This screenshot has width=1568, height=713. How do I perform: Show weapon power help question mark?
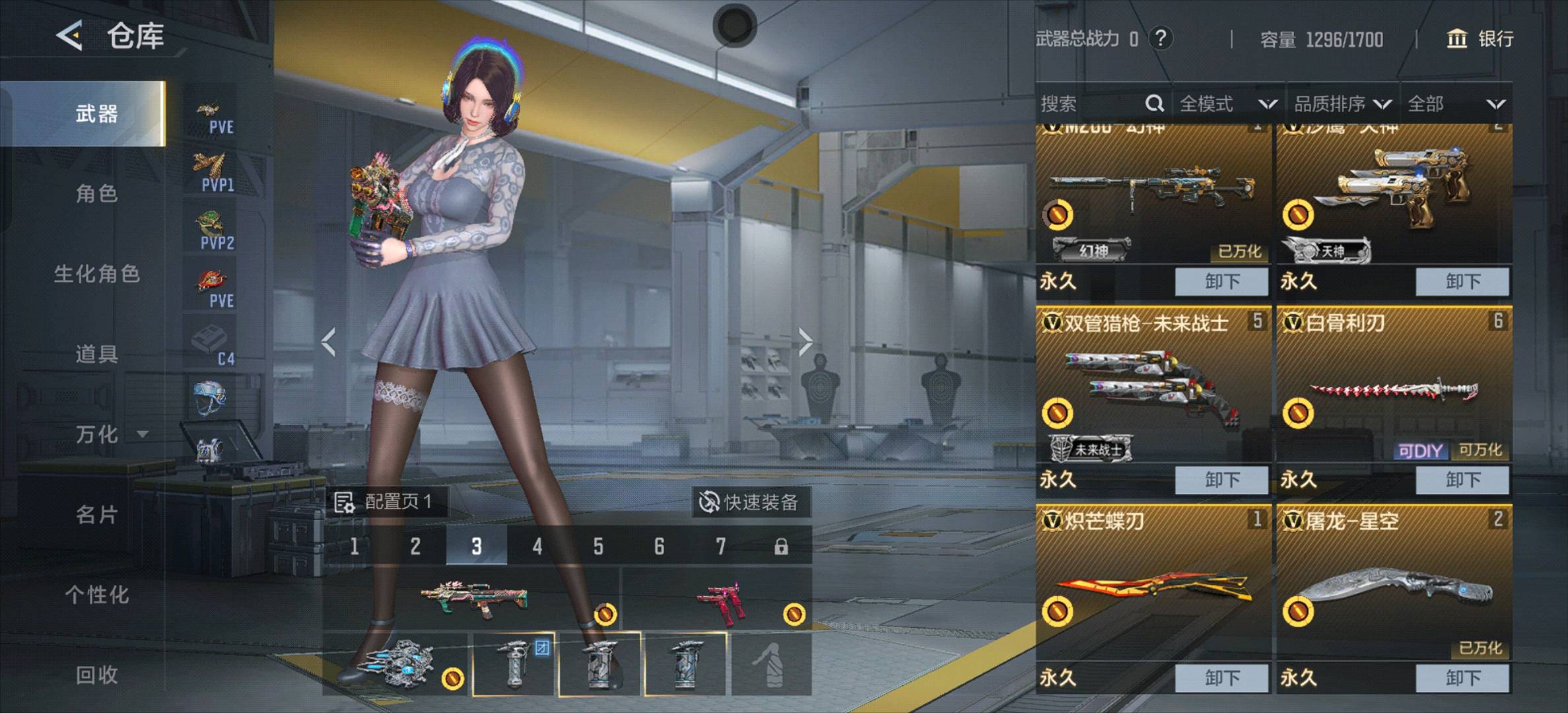coord(1161,38)
